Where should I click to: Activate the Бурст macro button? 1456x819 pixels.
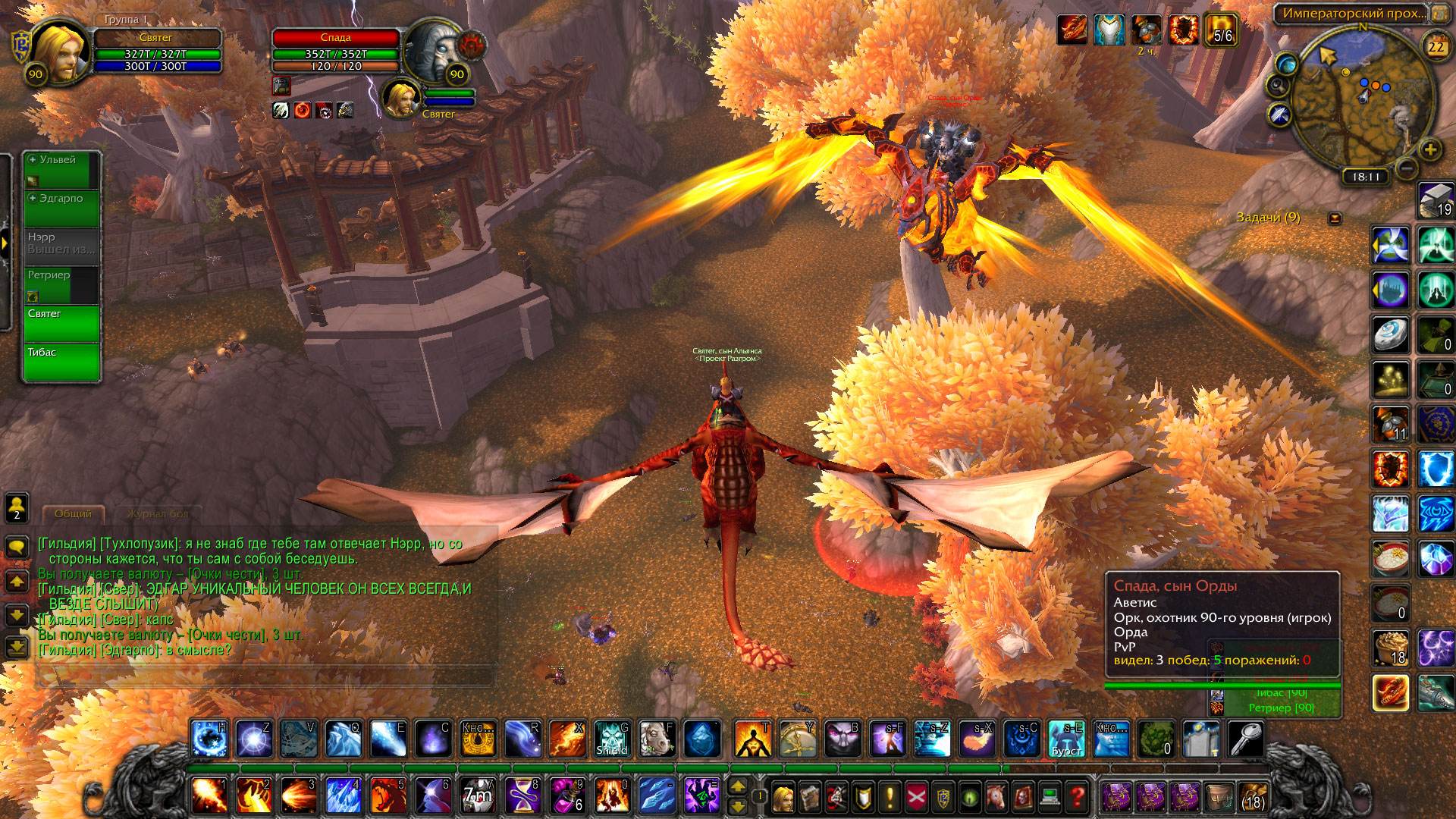pos(1066,739)
